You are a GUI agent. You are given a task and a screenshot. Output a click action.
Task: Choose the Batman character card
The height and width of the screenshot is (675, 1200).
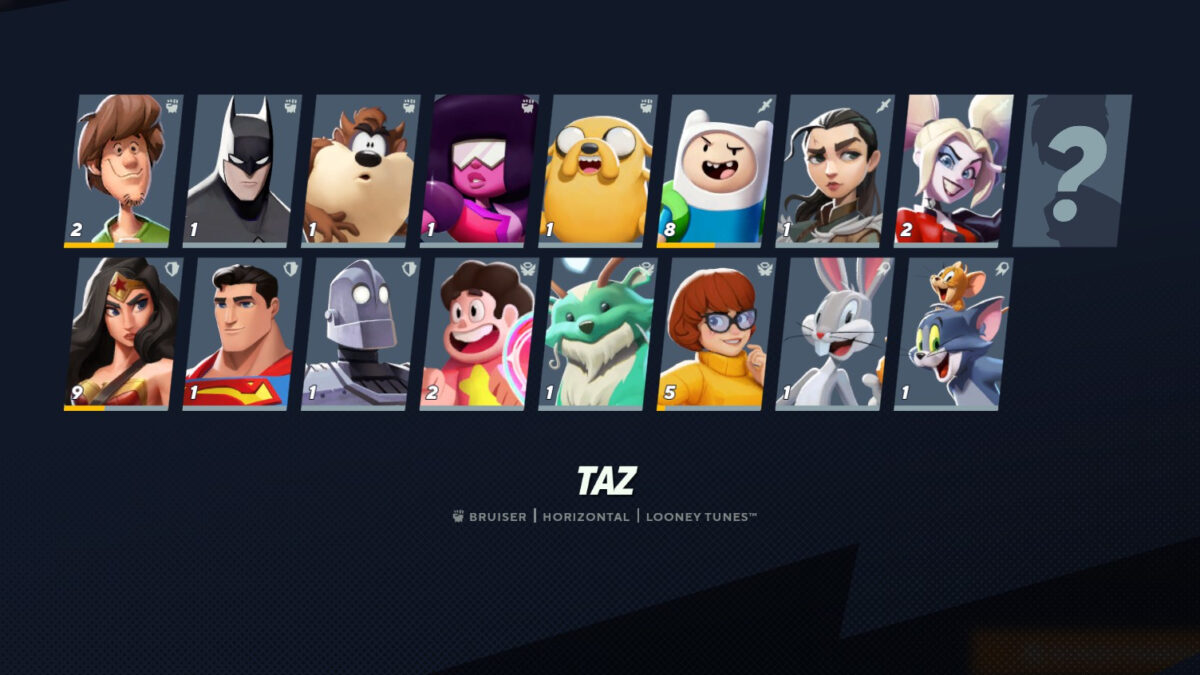[x=241, y=170]
